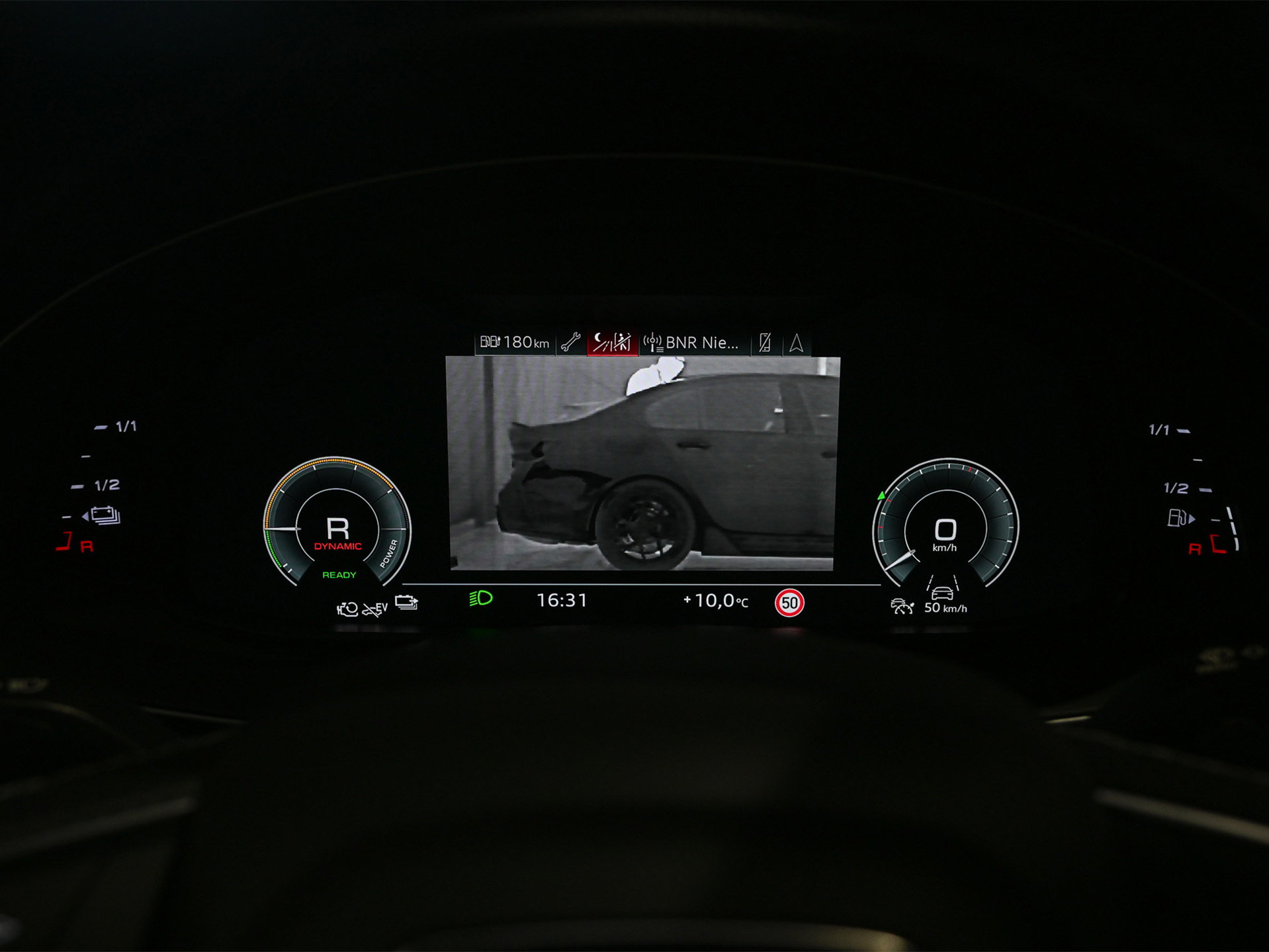Open the navigation arrow tab
The width and height of the screenshot is (1269, 952).
tap(797, 343)
